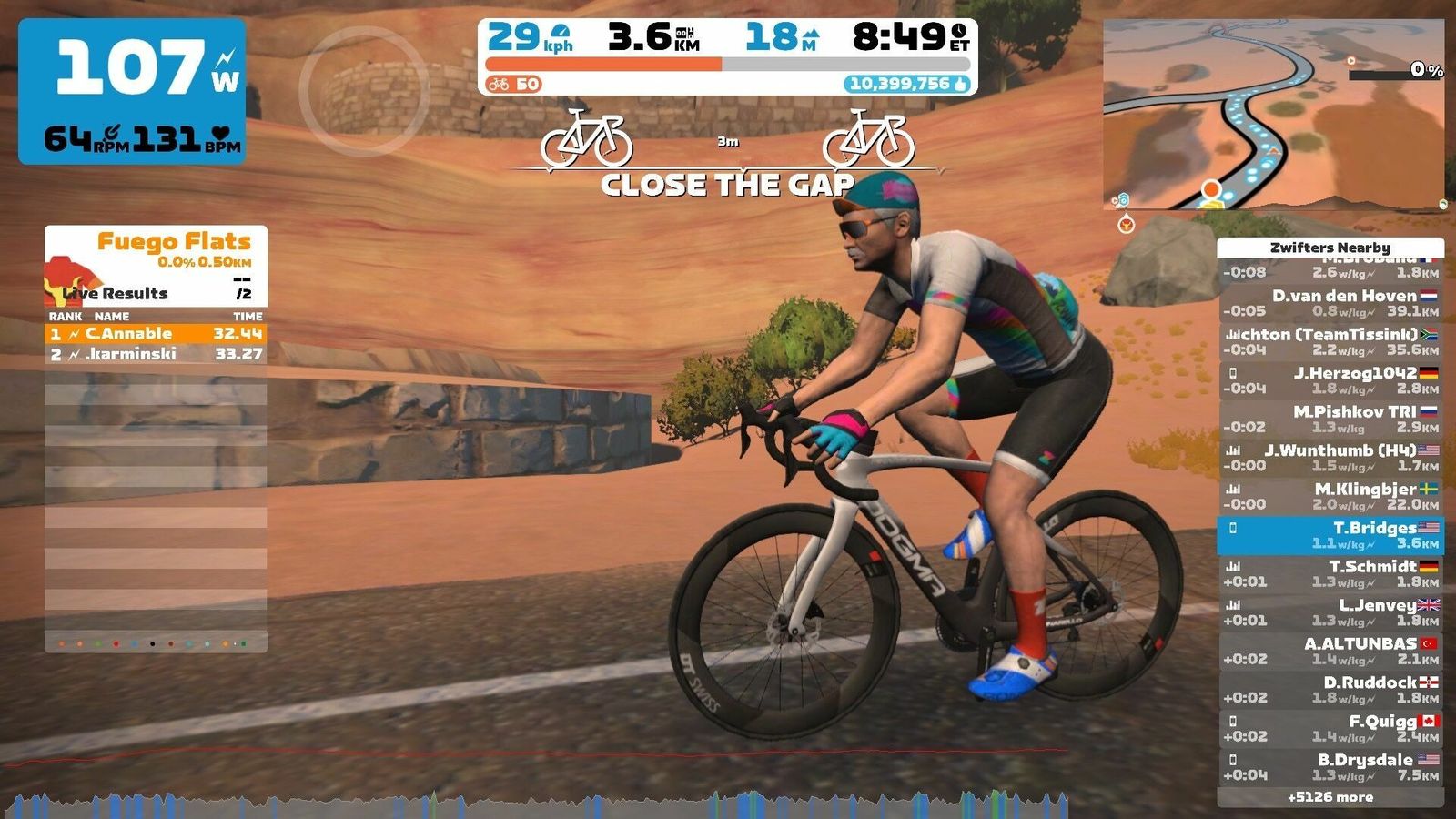
Task: Choose J.Herzog1042 from the nearby riders
Action: 1330,380
